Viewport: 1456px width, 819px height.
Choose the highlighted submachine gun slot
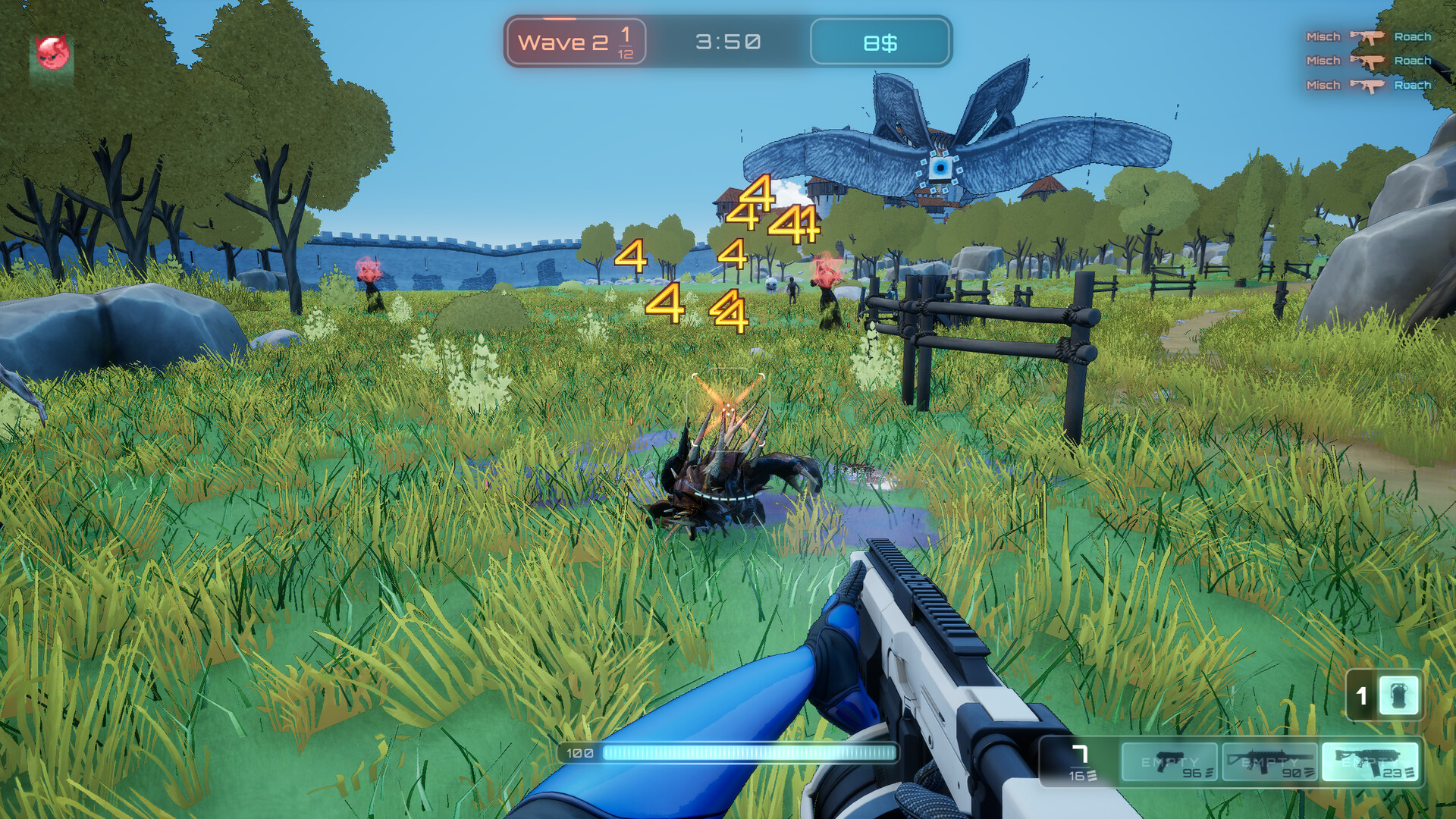pos(1370,761)
